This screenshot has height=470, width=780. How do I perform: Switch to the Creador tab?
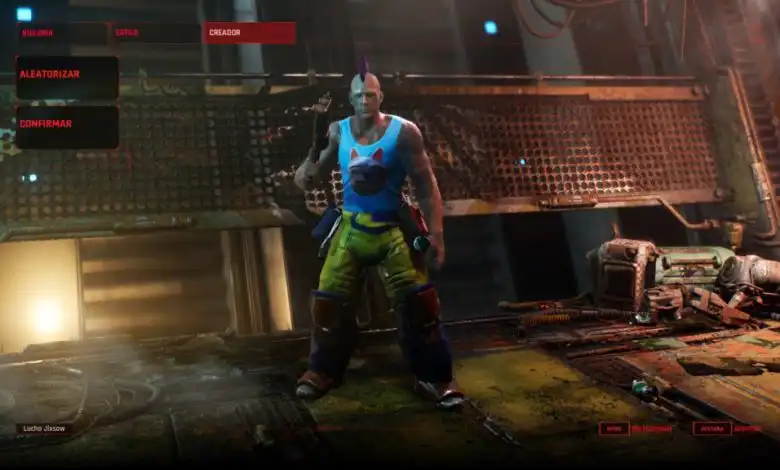click(249, 33)
